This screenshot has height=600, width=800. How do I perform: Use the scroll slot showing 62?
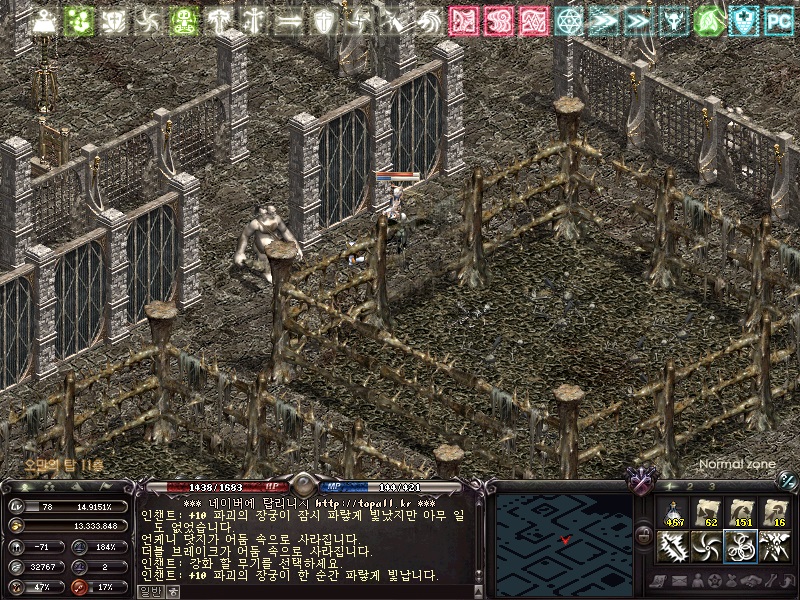(706, 513)
